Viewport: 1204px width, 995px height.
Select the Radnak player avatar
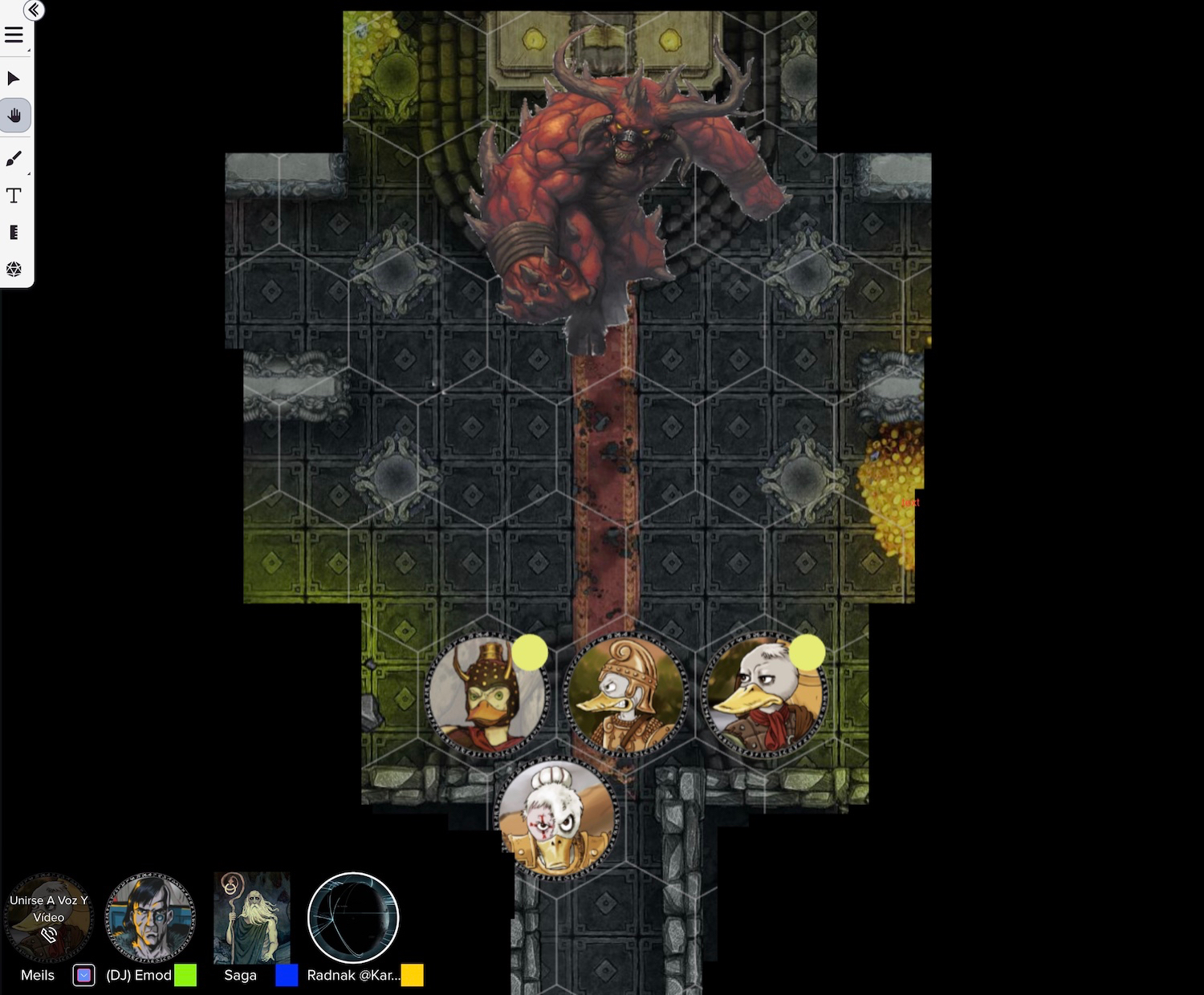353,918
